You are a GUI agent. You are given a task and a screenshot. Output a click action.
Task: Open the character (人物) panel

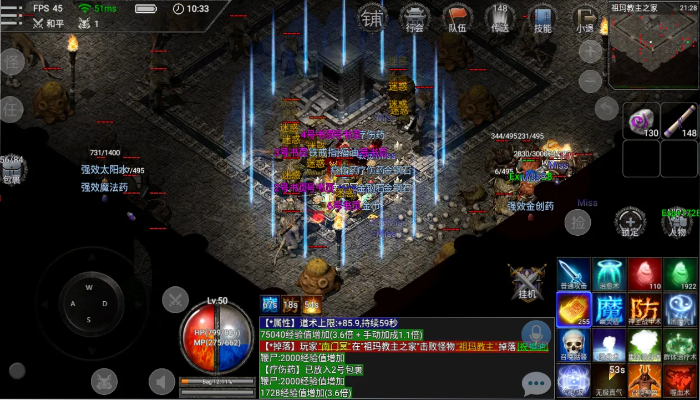(679, 222)
